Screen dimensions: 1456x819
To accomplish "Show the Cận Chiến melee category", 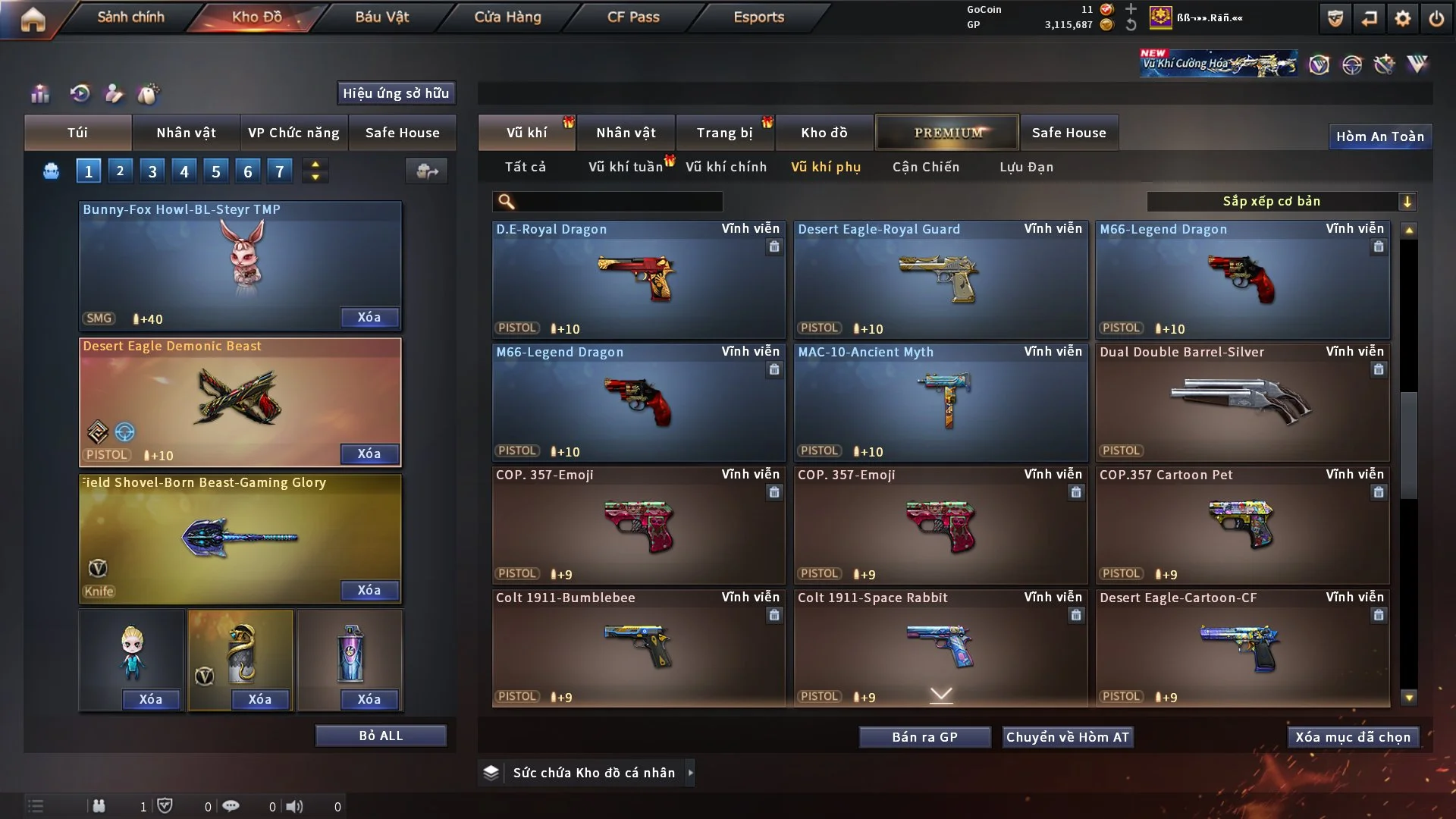I will pos(925,167).
